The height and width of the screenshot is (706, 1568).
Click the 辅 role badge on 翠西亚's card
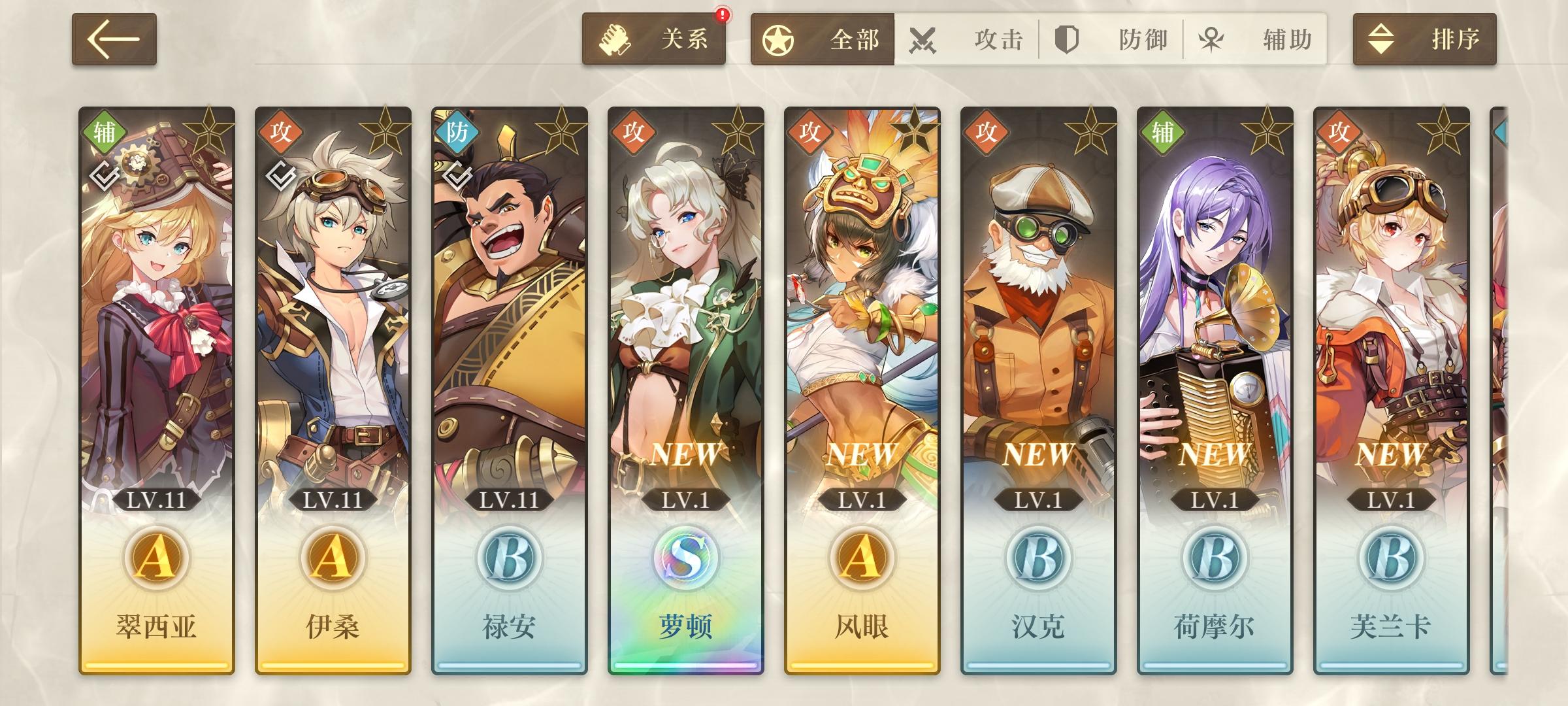coord(105,131)
